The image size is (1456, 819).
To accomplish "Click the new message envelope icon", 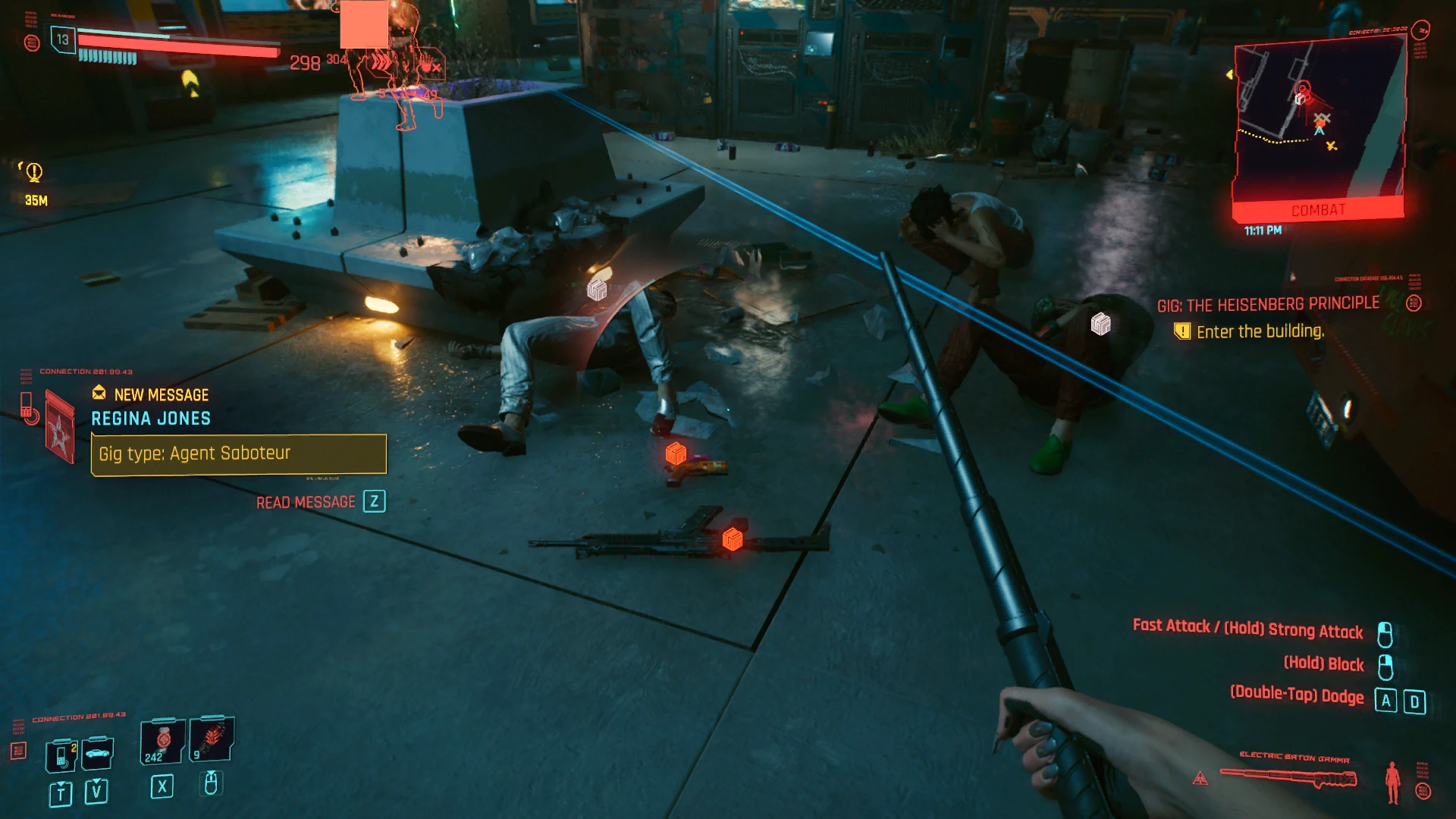I will pyautogui.click(x=99, y=394).
